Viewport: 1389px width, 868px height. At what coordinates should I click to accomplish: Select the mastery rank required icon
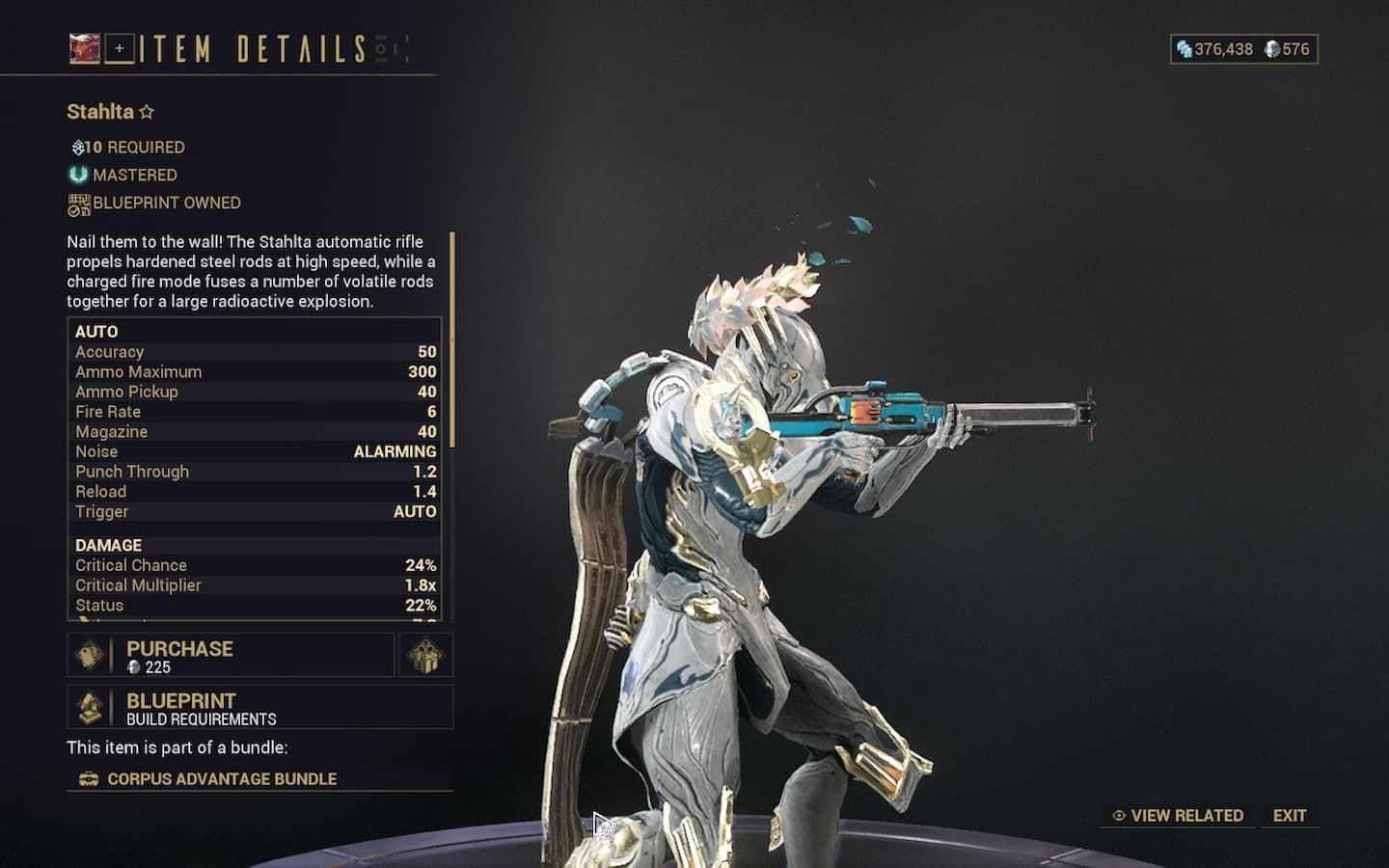76,147
